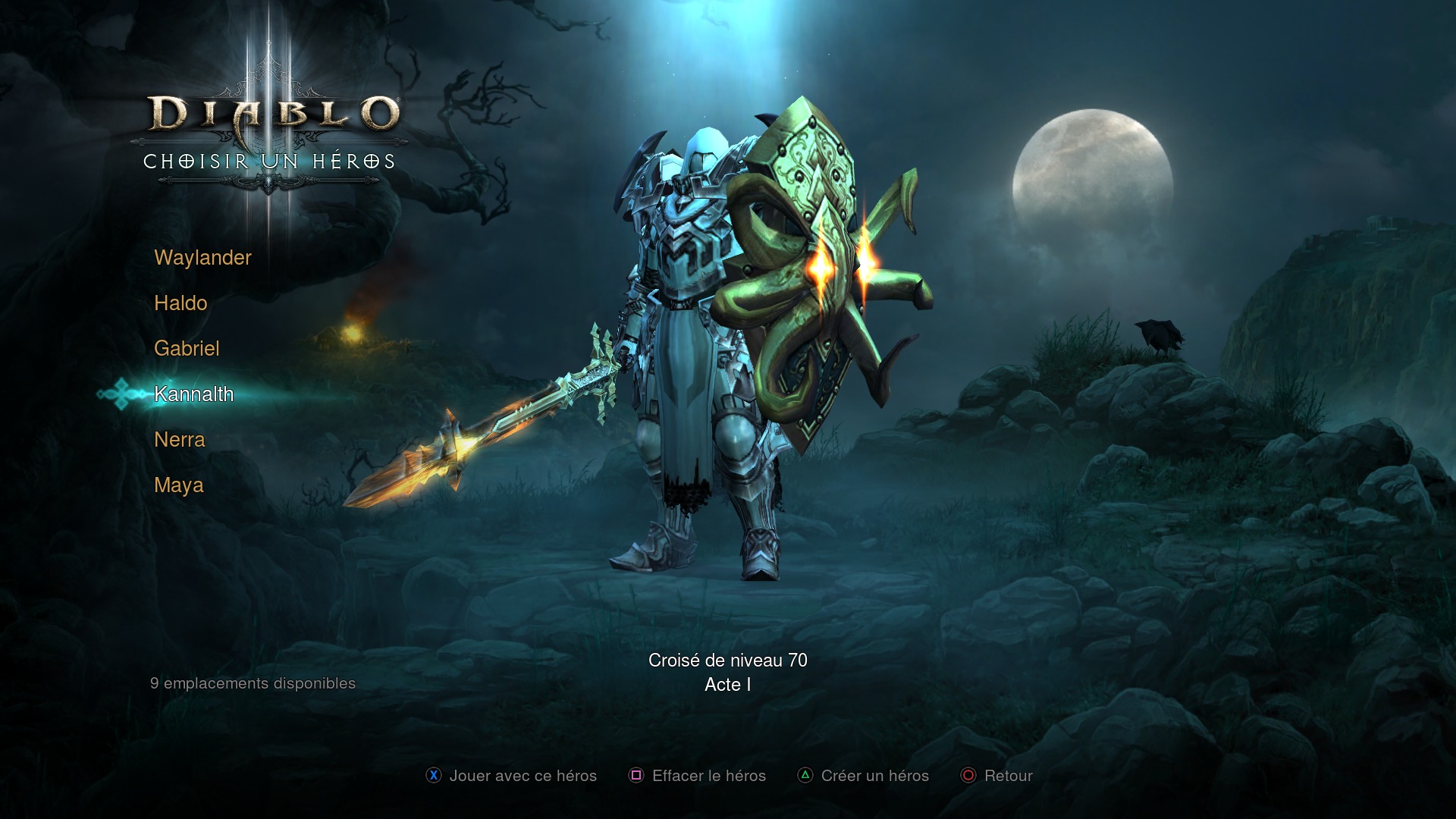Switch to the hero Nerra
Image resolution: width=1456 pixels, height=819 pixels.
(179, 440)
